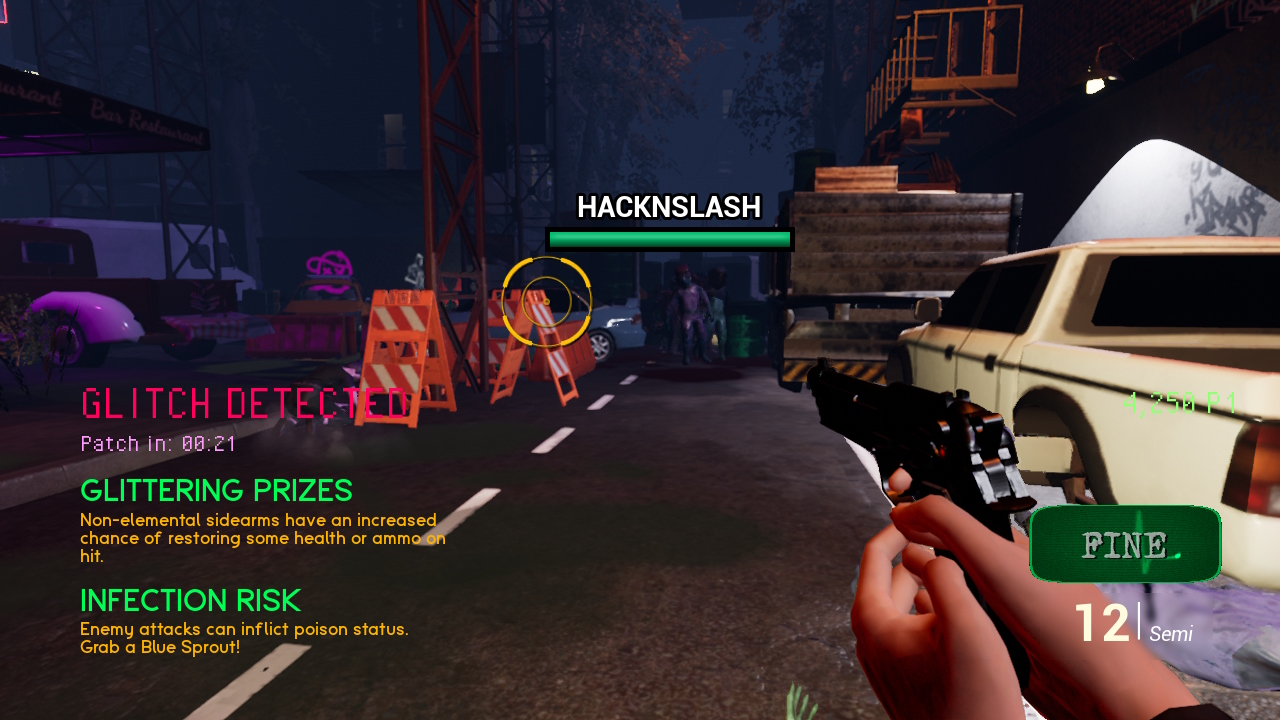1280x720 pixels.
Task: Click the yellow targeting reticle
Action: pyautogui.click(x=547, y=300)
